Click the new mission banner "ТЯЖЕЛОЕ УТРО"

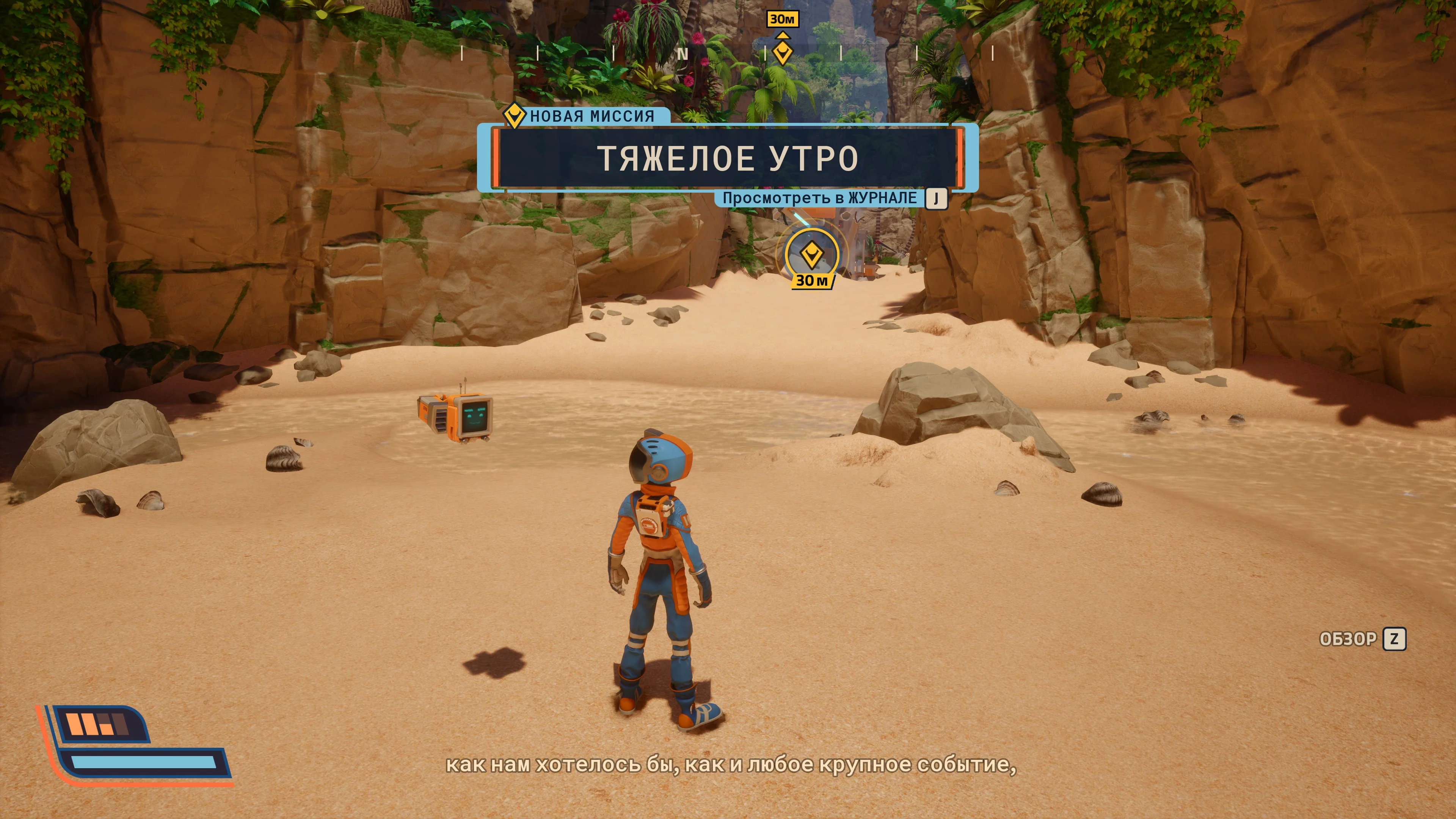click(x=728, y=158)
